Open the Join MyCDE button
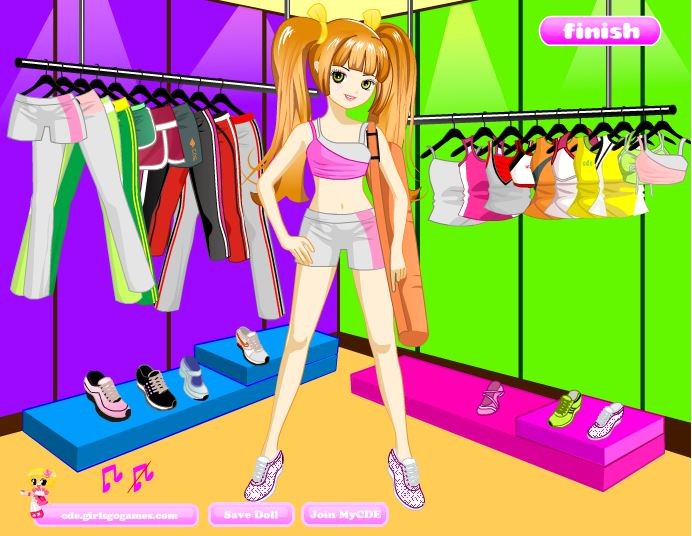692x536 pixels. (x=344, y=515)
